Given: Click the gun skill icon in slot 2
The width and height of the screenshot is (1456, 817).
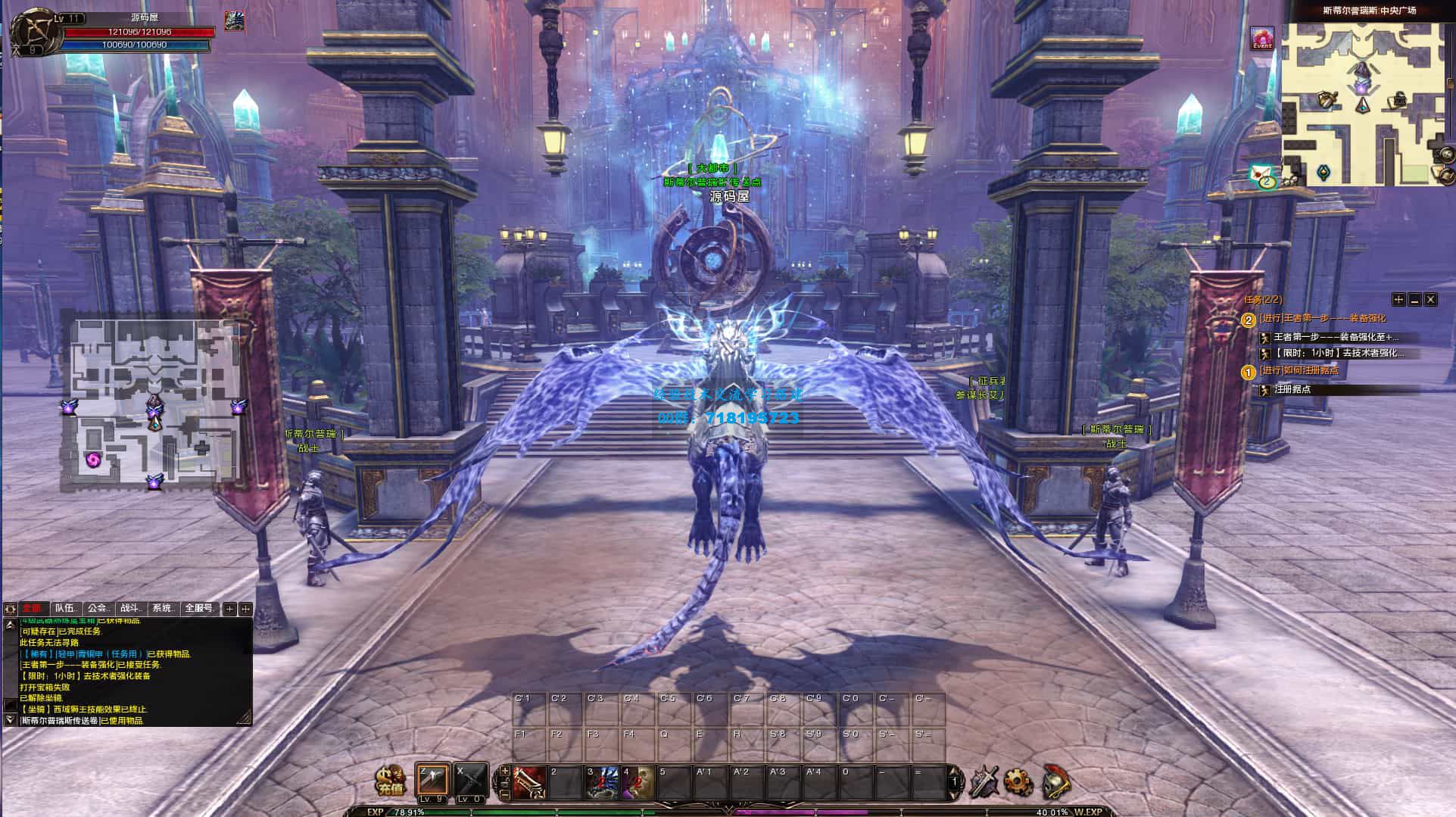Looking at the screenshot, I should (528, 782).
